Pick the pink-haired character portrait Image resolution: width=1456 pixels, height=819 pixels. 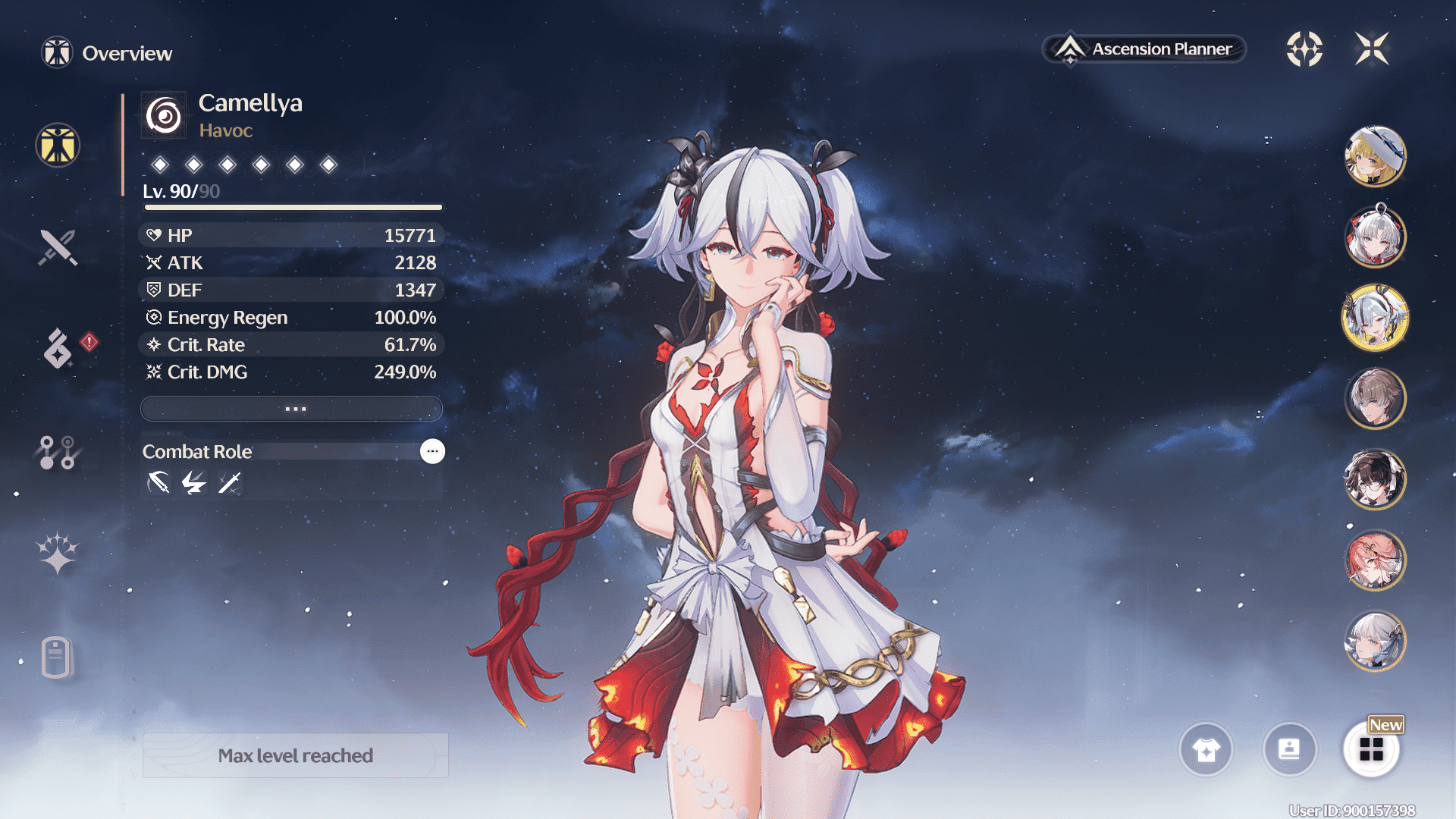1375,560
